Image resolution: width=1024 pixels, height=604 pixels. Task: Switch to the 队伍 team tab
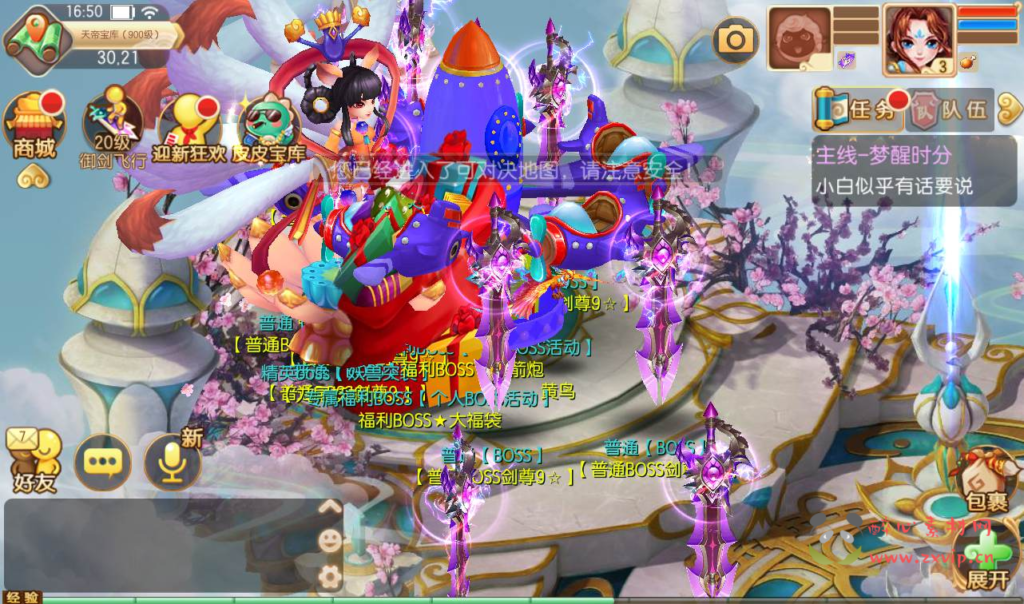pos(951,109)
